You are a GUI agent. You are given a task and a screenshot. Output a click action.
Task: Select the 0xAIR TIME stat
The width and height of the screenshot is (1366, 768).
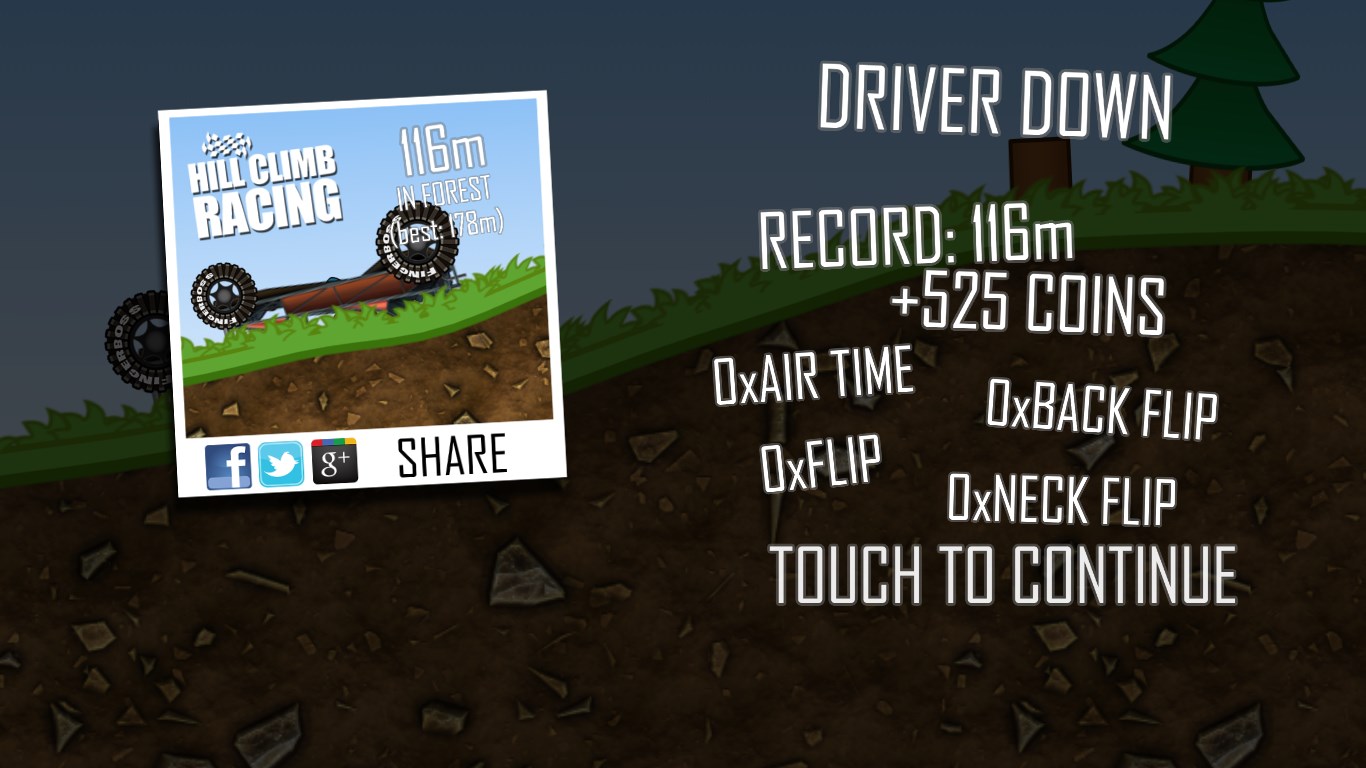tap(812, 375)
